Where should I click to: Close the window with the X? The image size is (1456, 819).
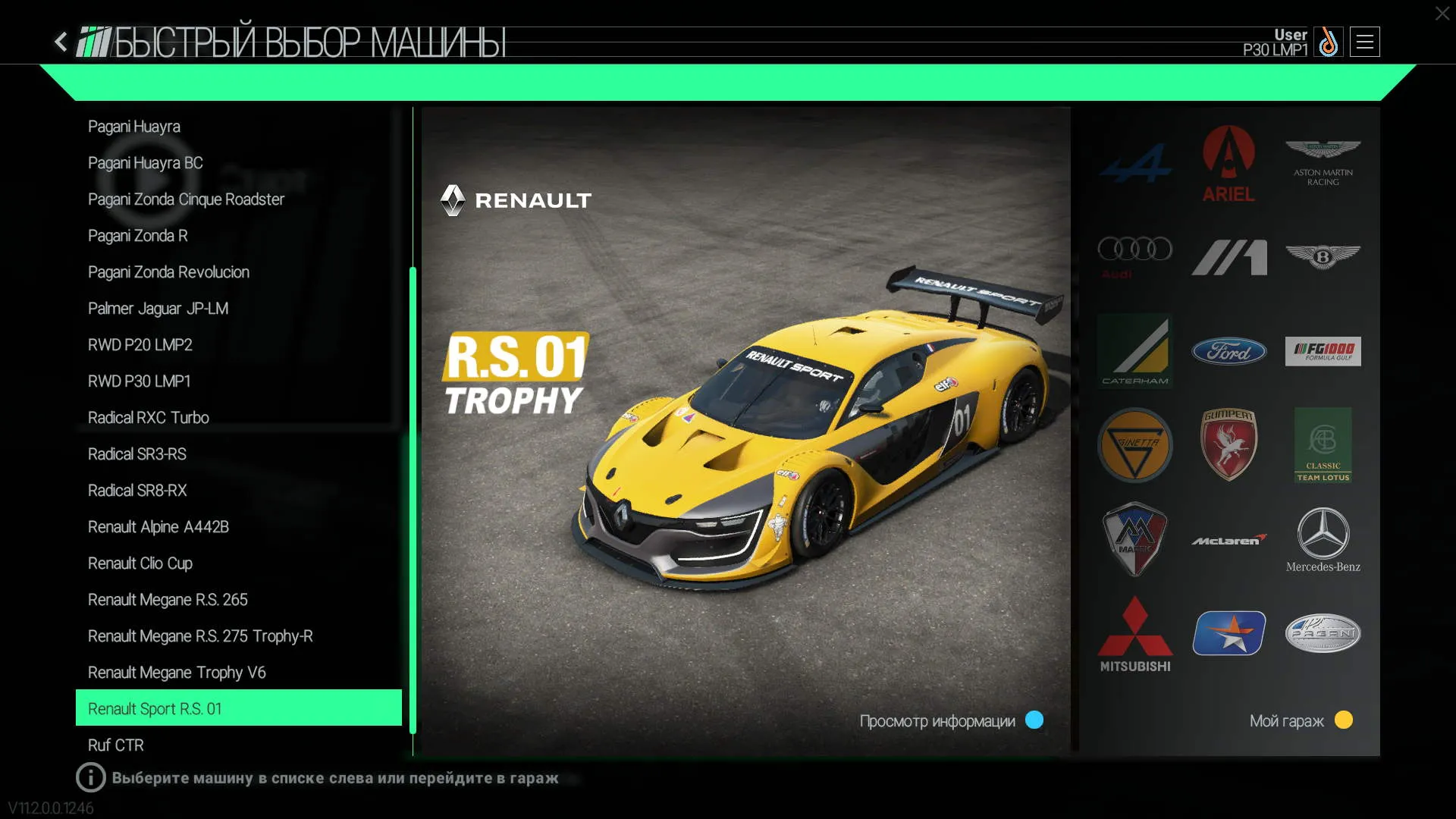[1442, 14]
